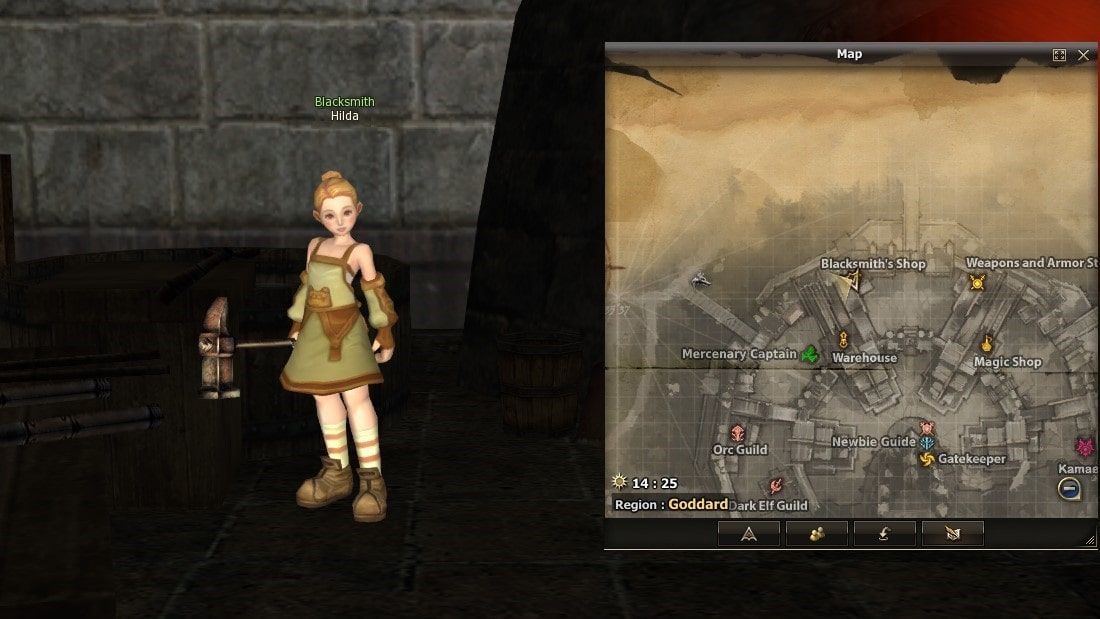Select the Gatekeeper marker on the map
The image size is (1100, 619).
(x=927, y=459)
